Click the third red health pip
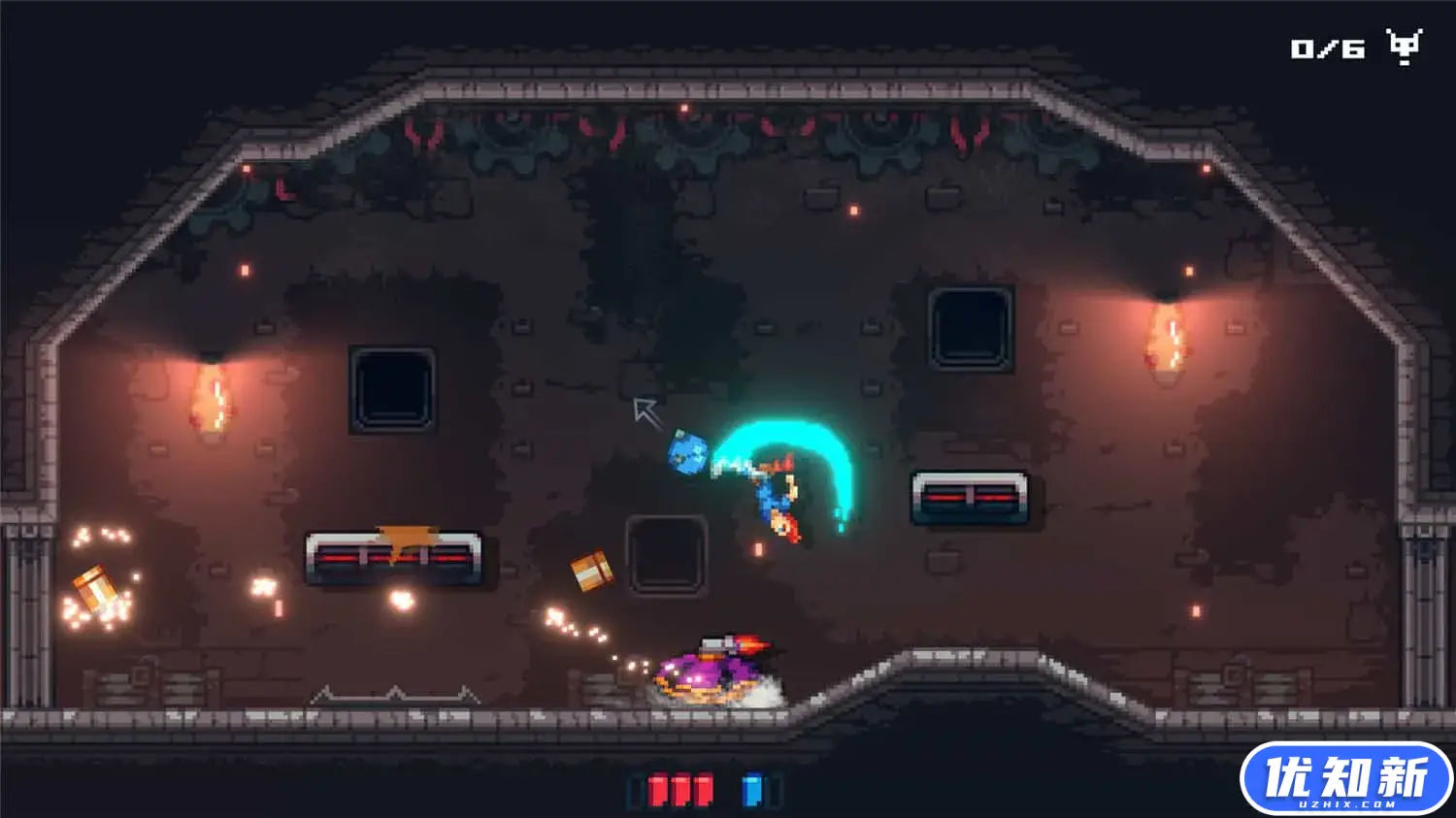The image size is (1456, 818). [x=705, y=791]
